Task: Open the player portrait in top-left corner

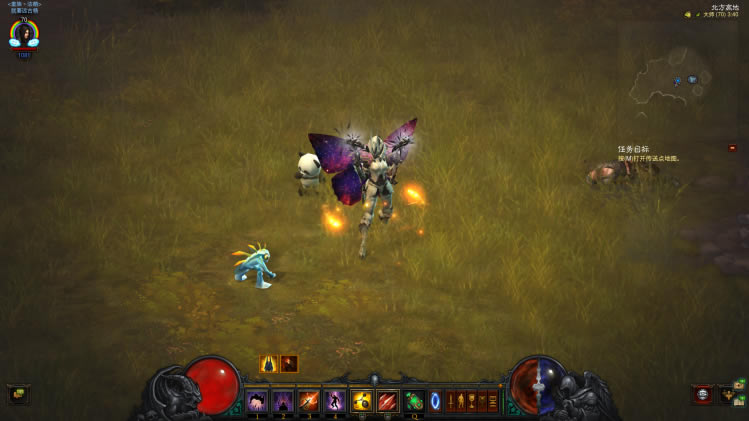Action: click(22, 34)
